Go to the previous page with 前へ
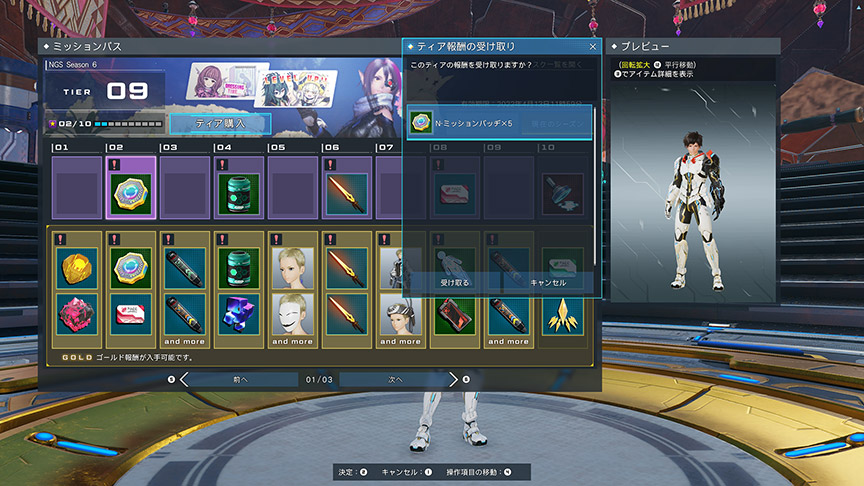864x486 pixels. coord(239,380)
